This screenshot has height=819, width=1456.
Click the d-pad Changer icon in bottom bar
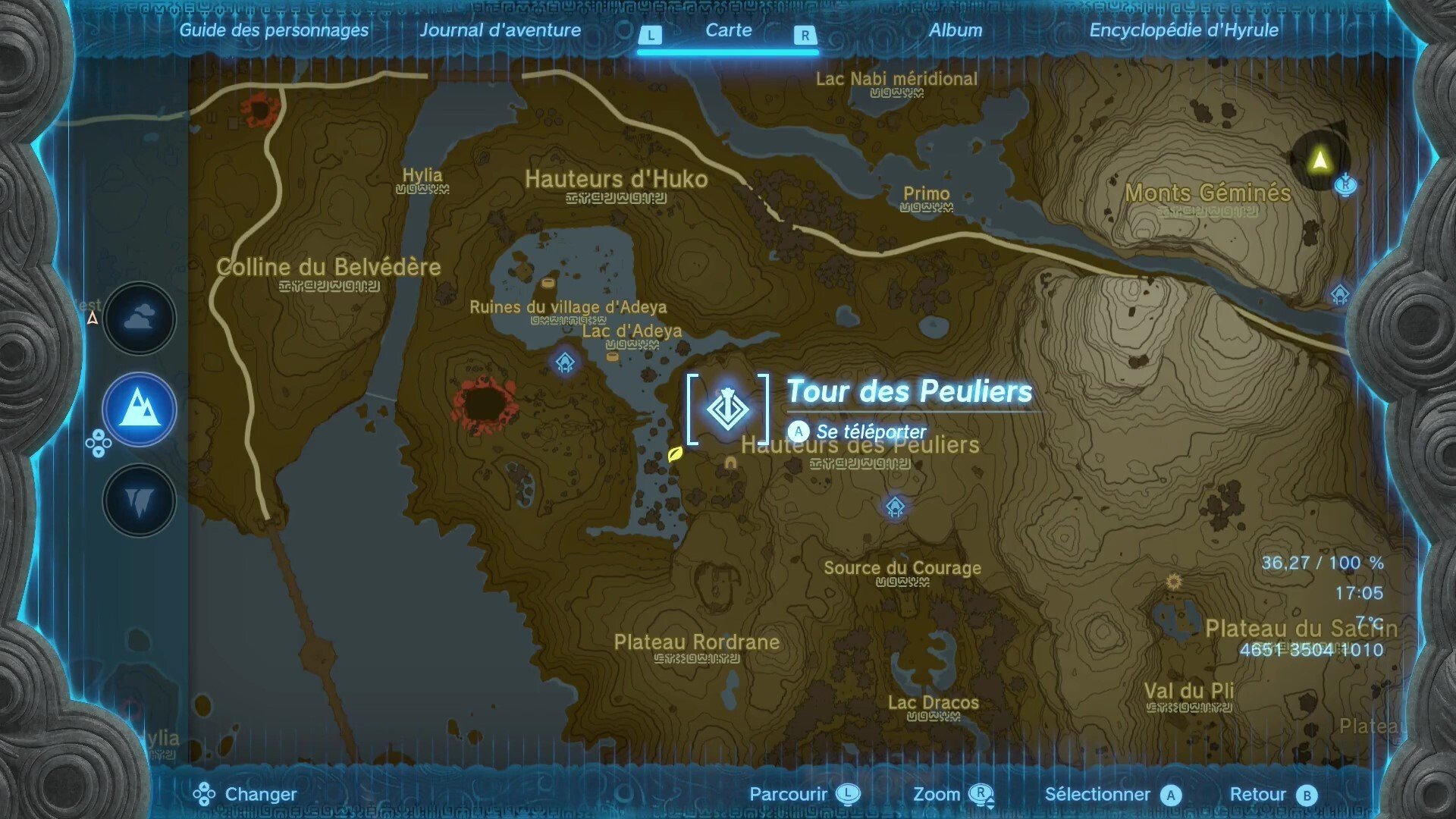[203, 795]
